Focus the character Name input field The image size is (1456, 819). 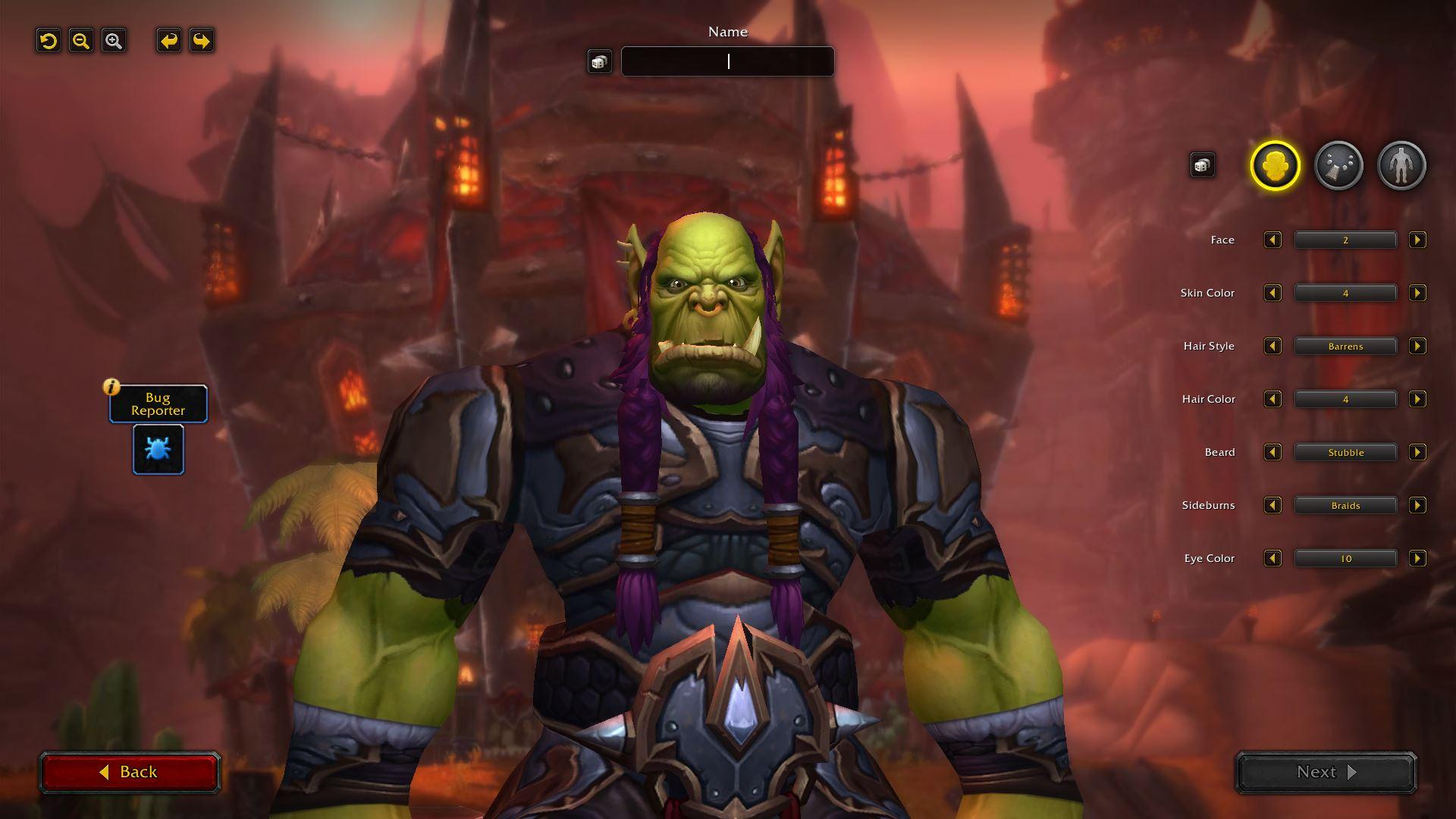coord(727,61)
